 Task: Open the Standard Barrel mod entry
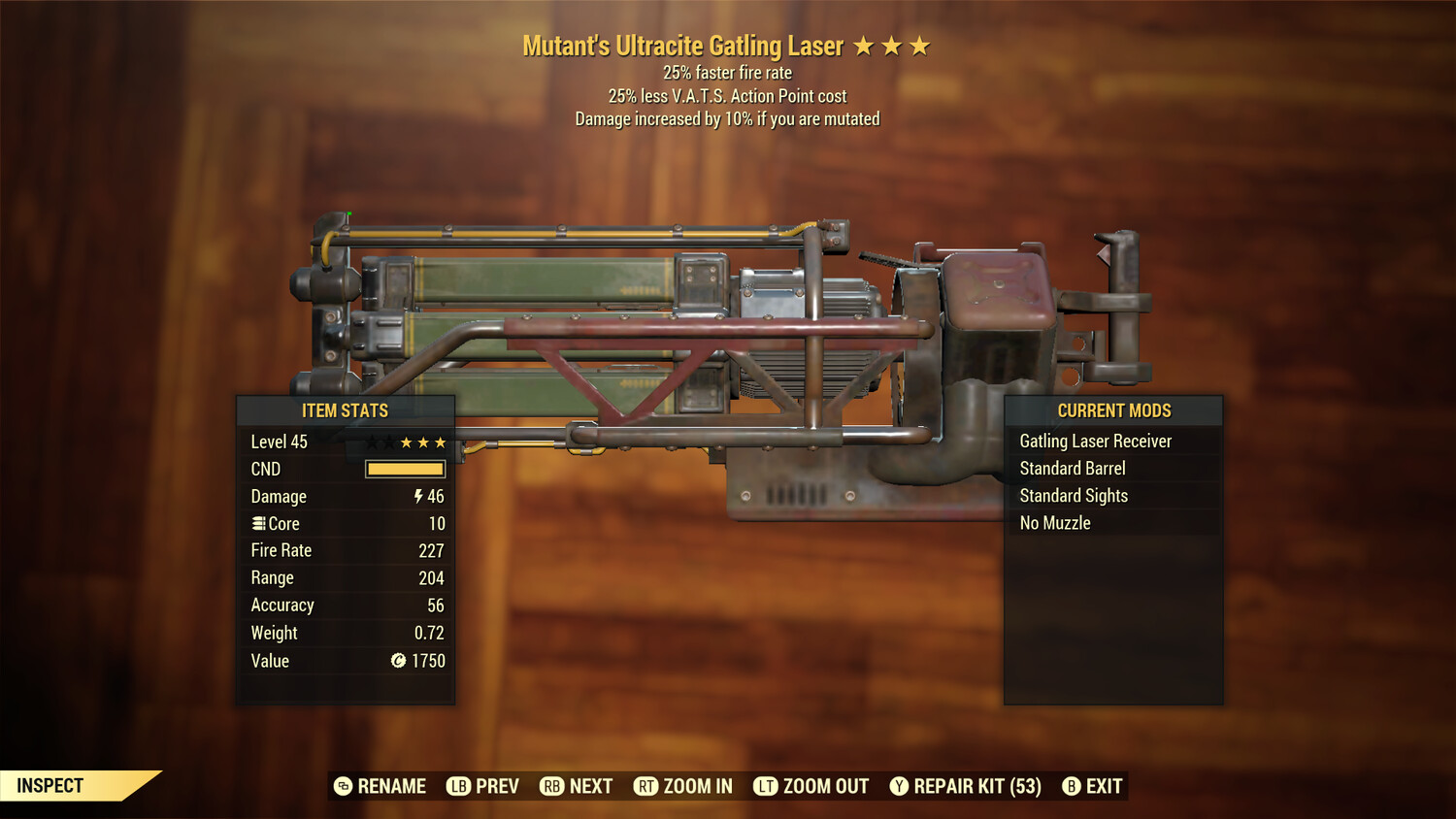[1072, 468]
